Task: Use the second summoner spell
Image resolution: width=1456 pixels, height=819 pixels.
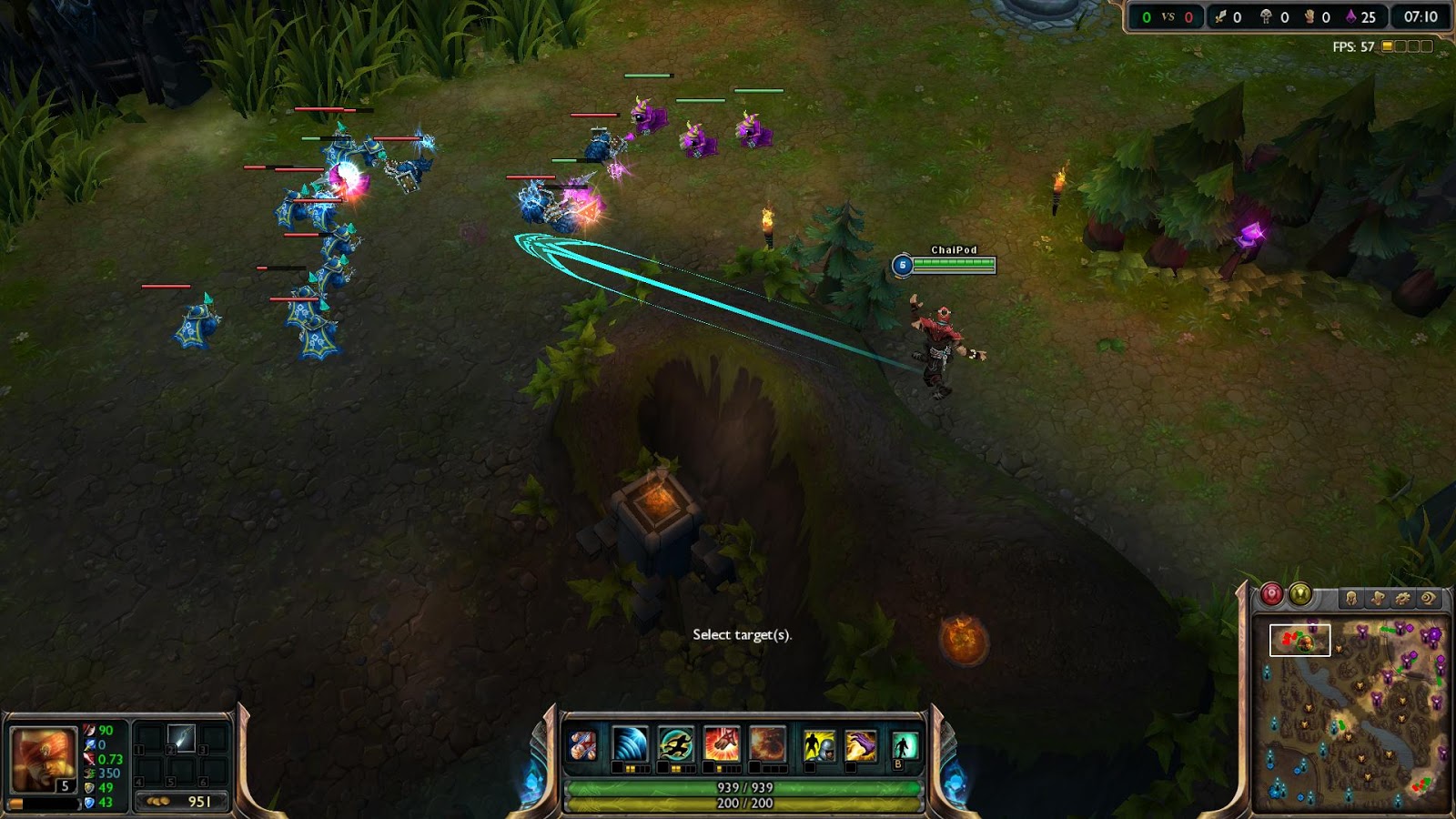Action: click(859, 743)
